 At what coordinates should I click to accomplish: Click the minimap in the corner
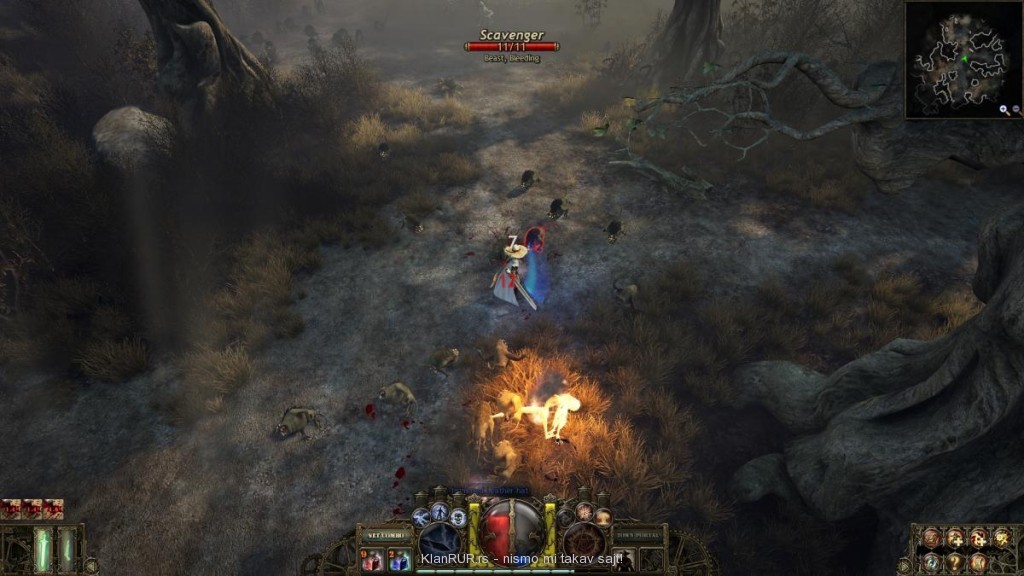(x=961, y=58)
